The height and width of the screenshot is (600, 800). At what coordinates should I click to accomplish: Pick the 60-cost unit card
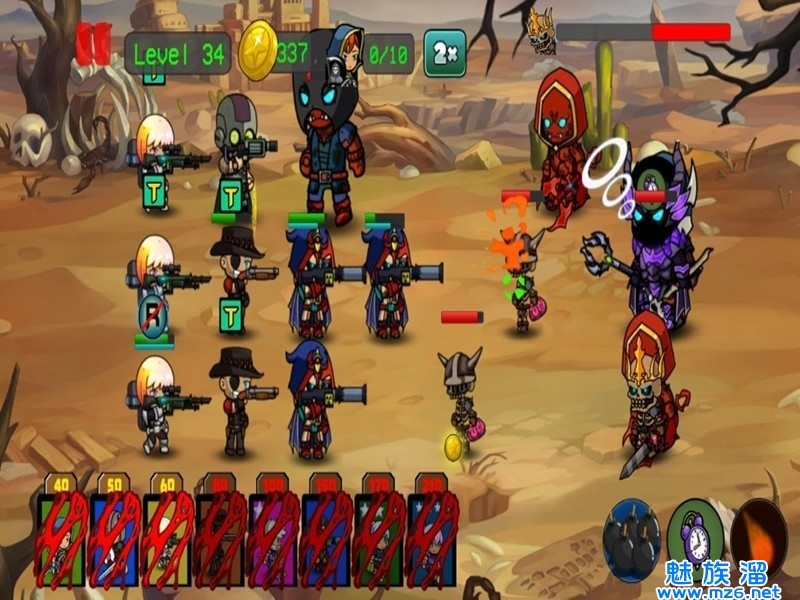tap(168, 537)
